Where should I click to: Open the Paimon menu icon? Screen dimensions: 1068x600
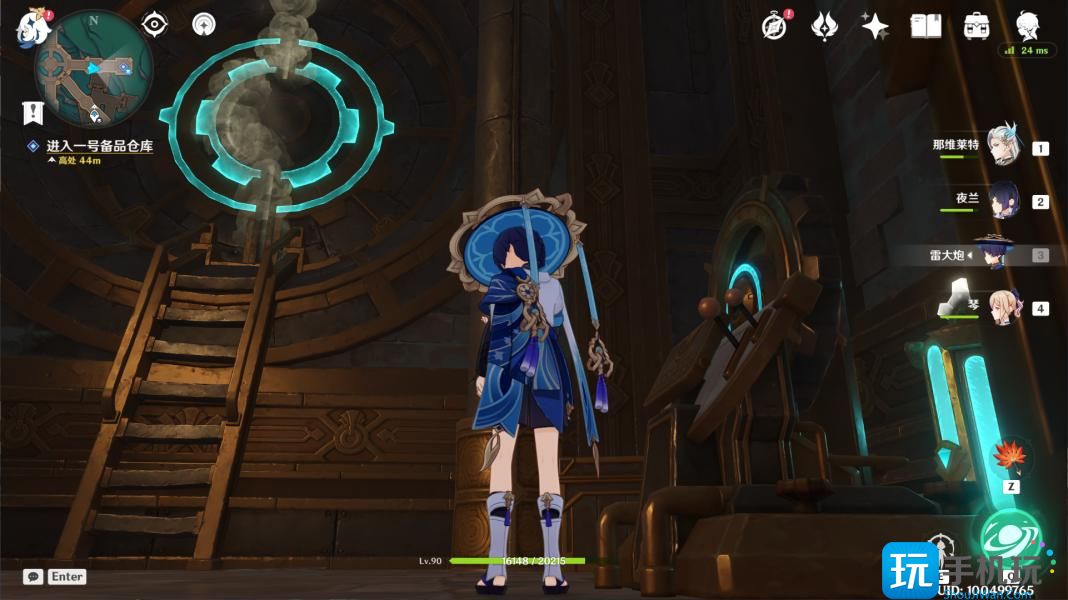coord(32,27)
